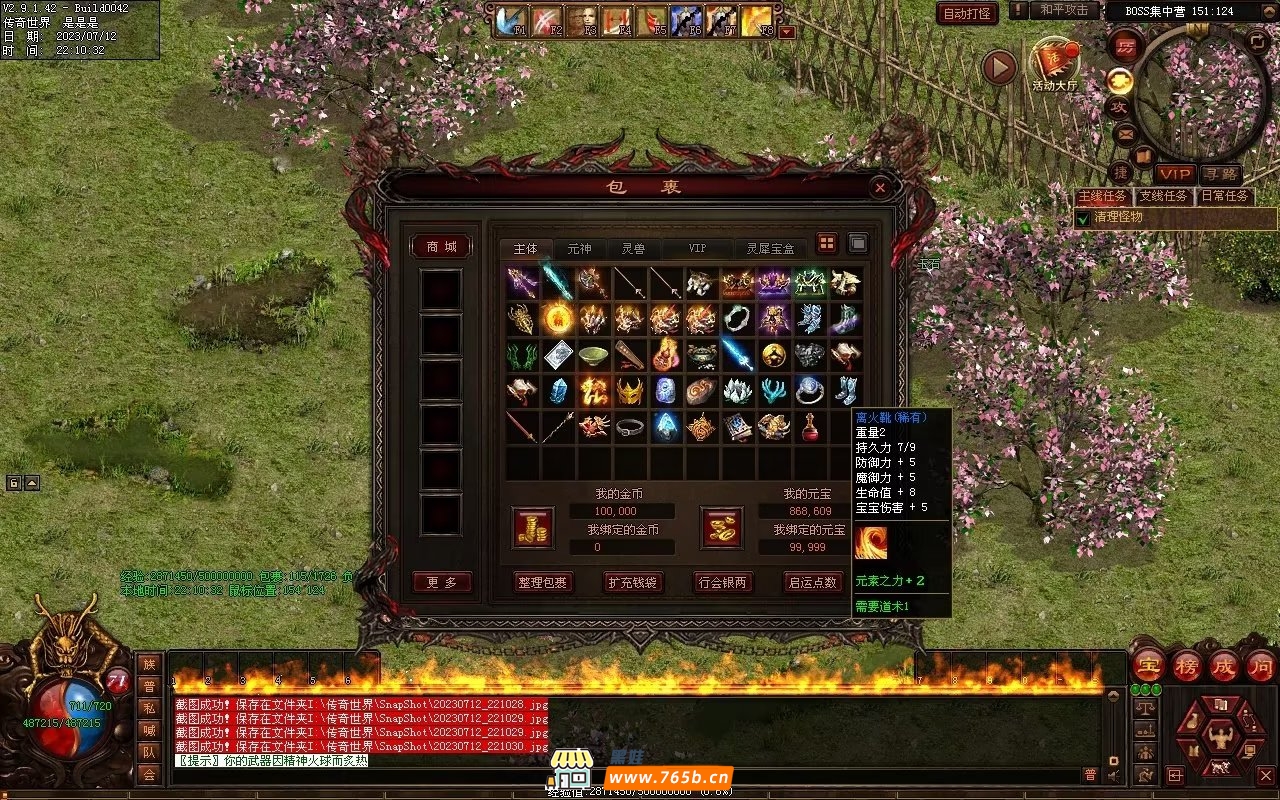The height and width of the screenshot is (800, 1280).
Task: Close the 包裹 inventory window
Action: point(879,187)
